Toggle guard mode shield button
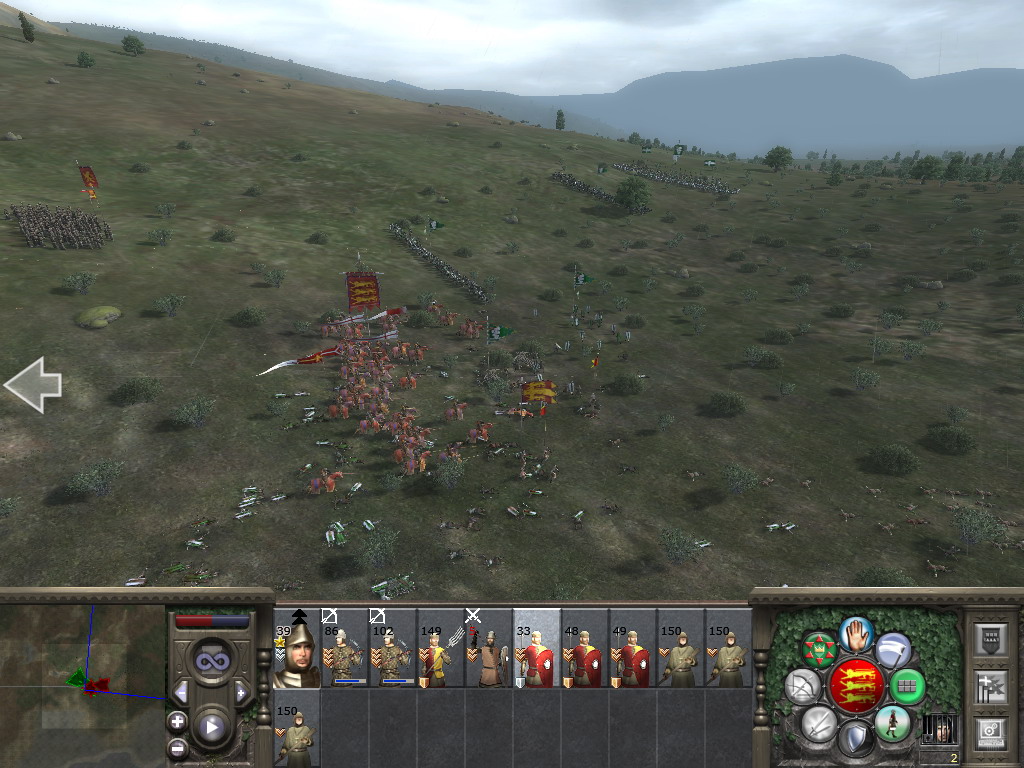The image size is (1024, 768). pyautogui.click(x=856, y=738)
